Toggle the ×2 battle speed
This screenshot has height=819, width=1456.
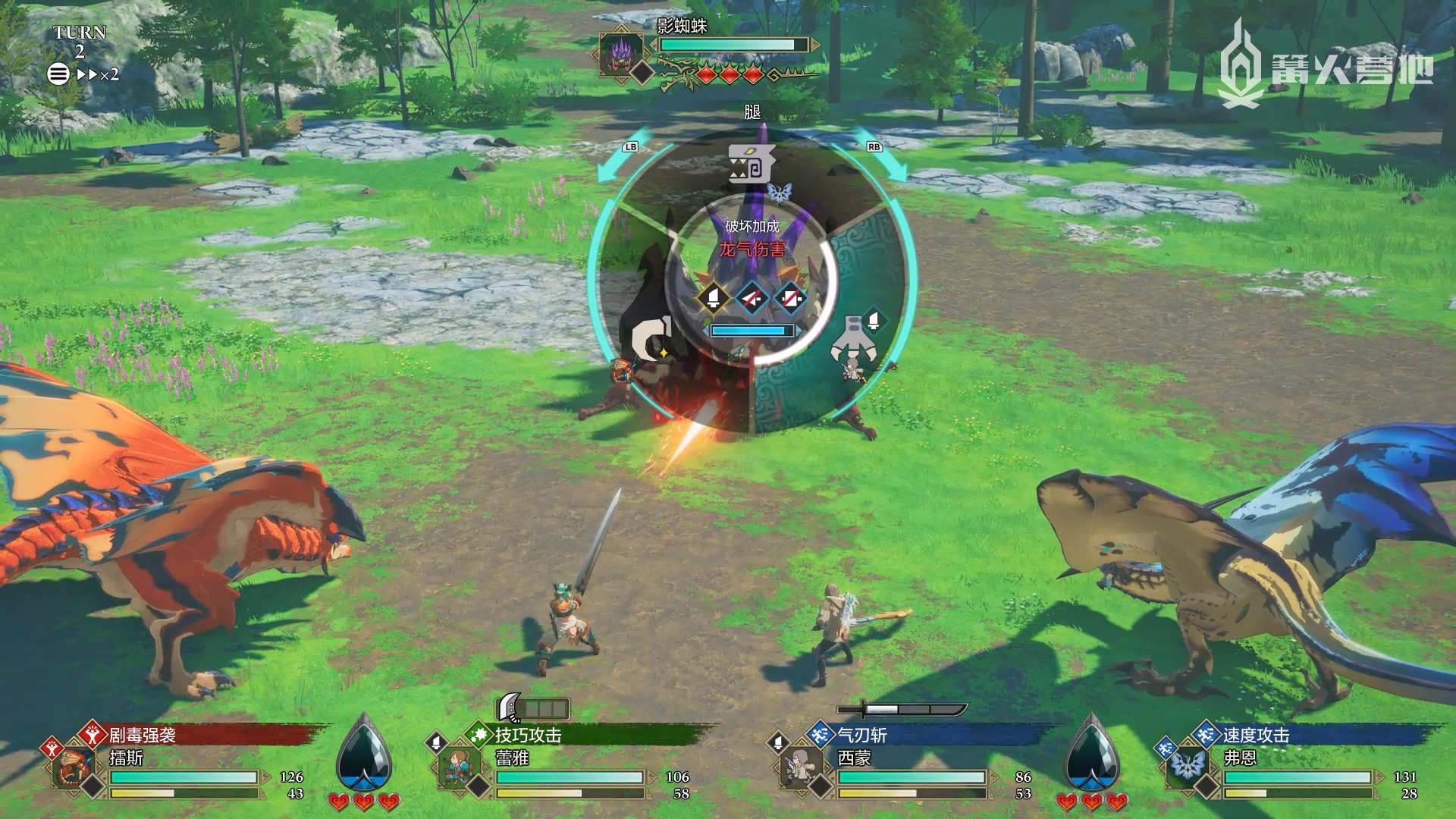(x=98, y=74)
